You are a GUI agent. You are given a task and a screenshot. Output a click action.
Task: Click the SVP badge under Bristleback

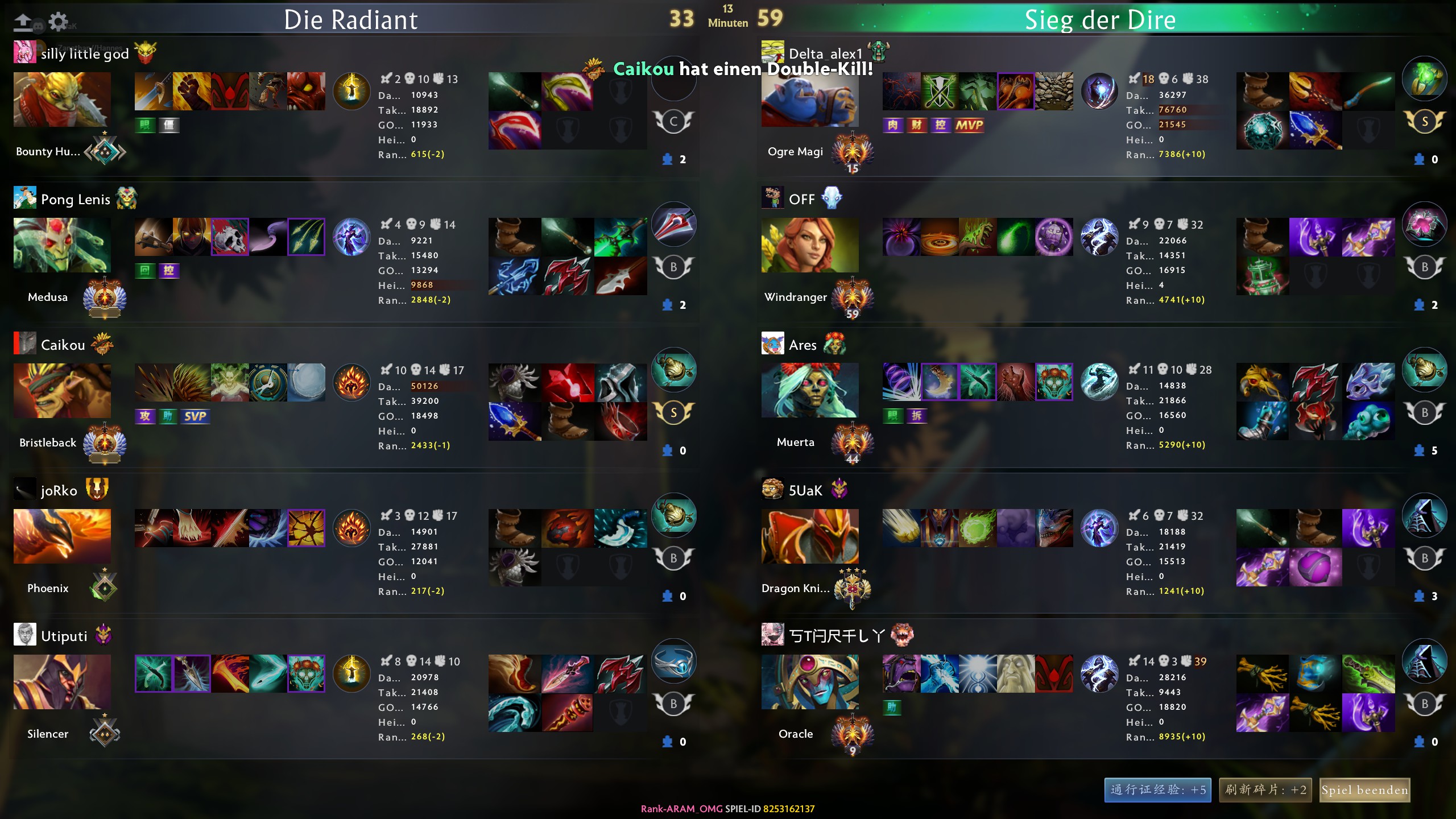click(x=195, y=416)
